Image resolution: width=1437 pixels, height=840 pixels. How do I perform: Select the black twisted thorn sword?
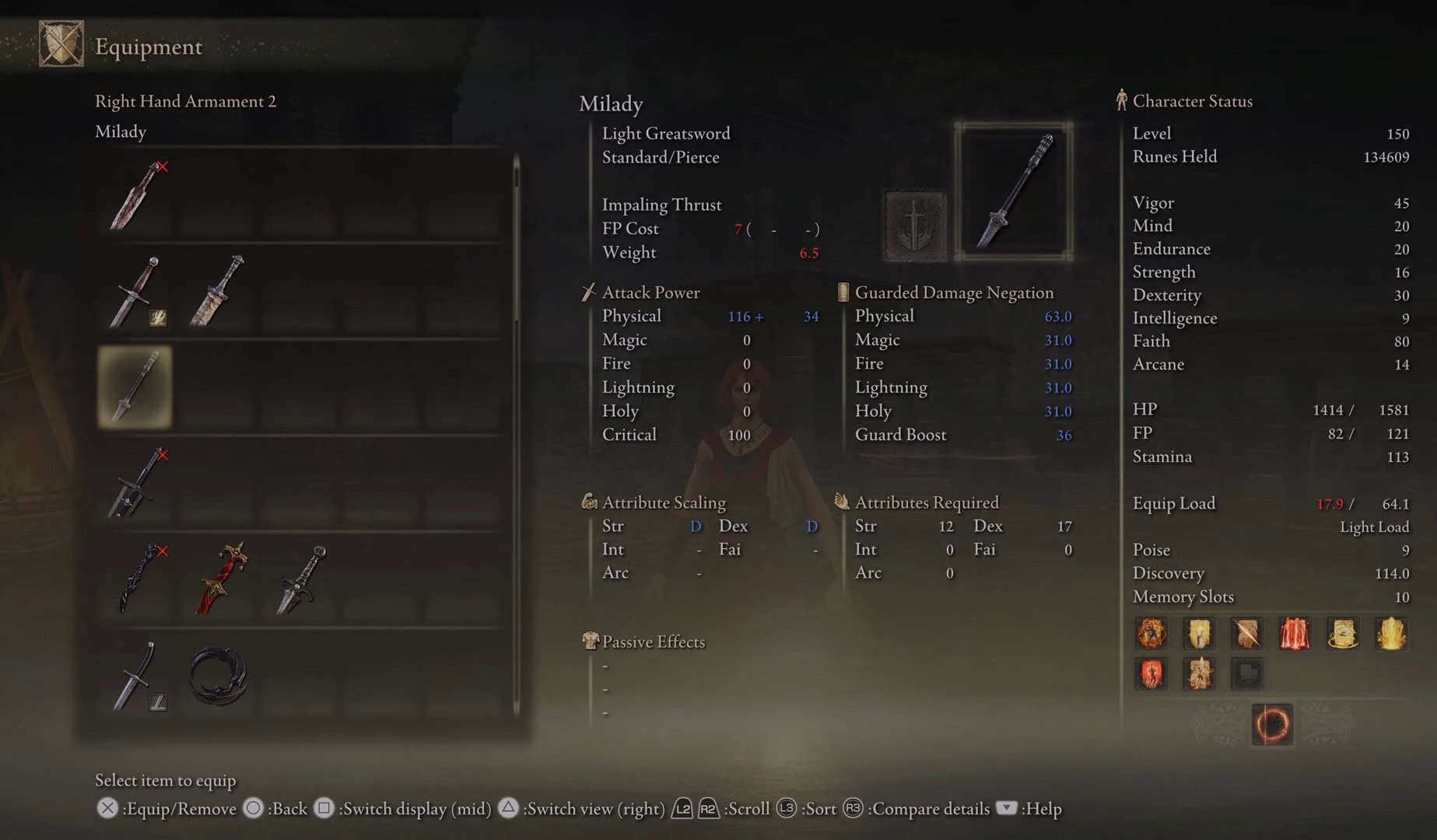point(137,579)
